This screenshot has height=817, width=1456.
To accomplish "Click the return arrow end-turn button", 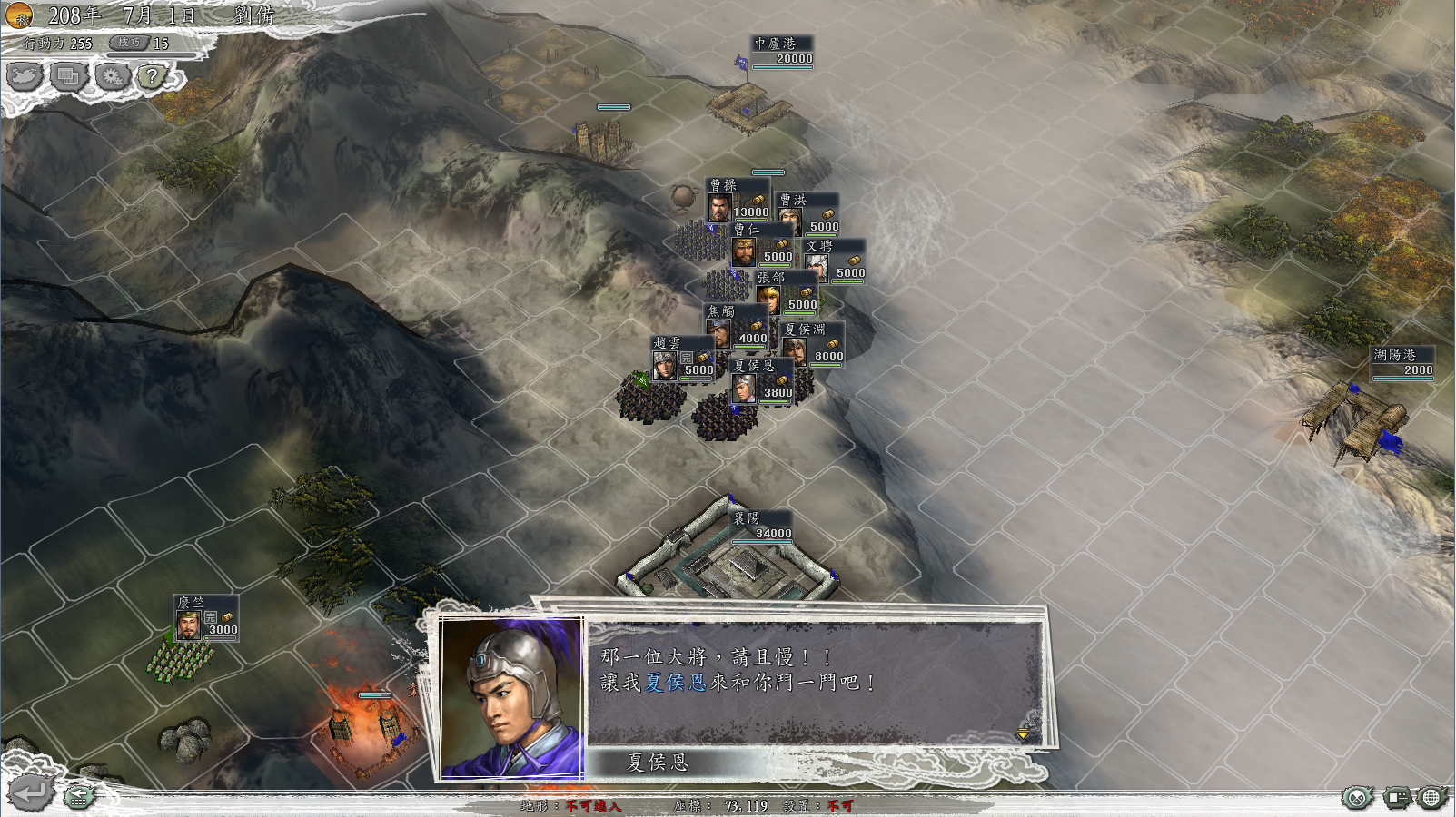I will [x=28, y=793].
